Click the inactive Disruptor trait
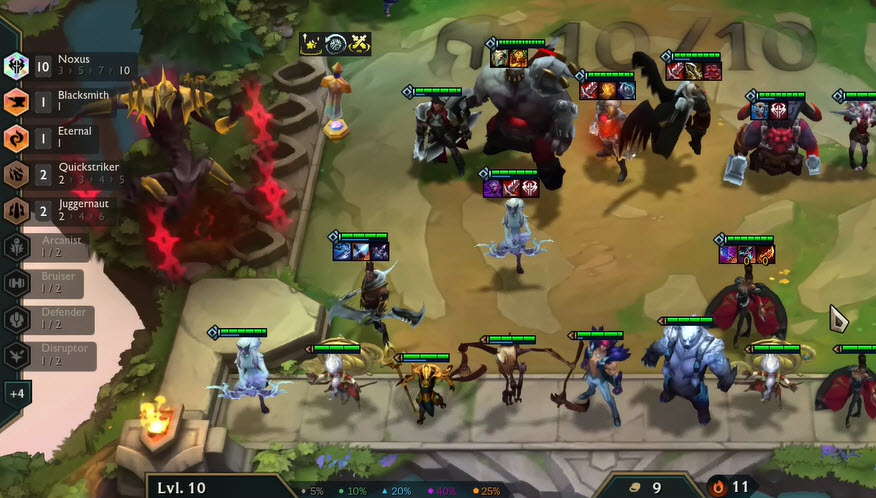Screen dimensions: 876x498 point(55,355)
